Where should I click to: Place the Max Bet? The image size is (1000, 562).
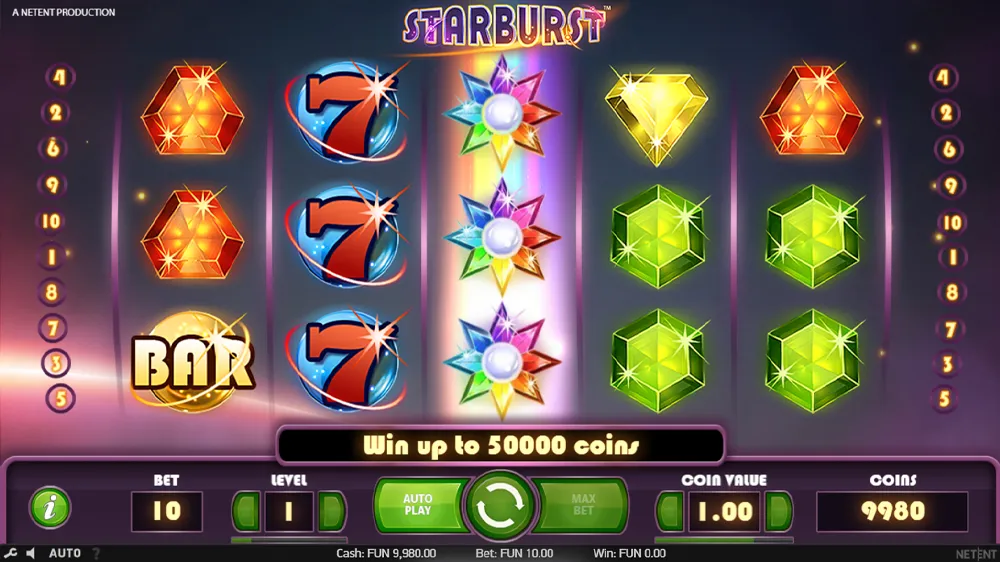[582, 505]
